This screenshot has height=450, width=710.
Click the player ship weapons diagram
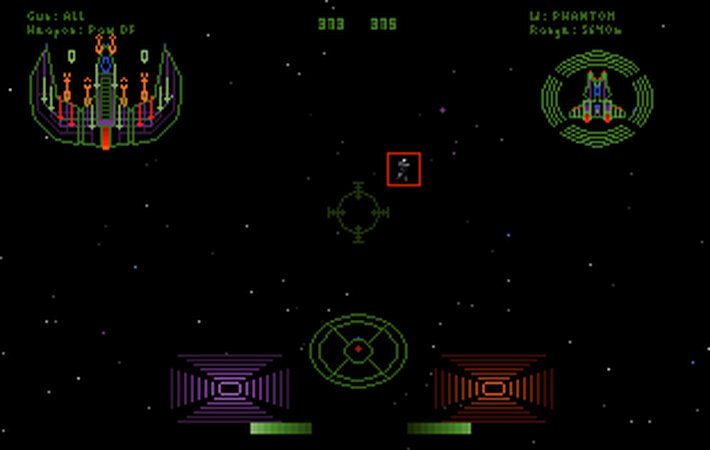click(106, 96)
